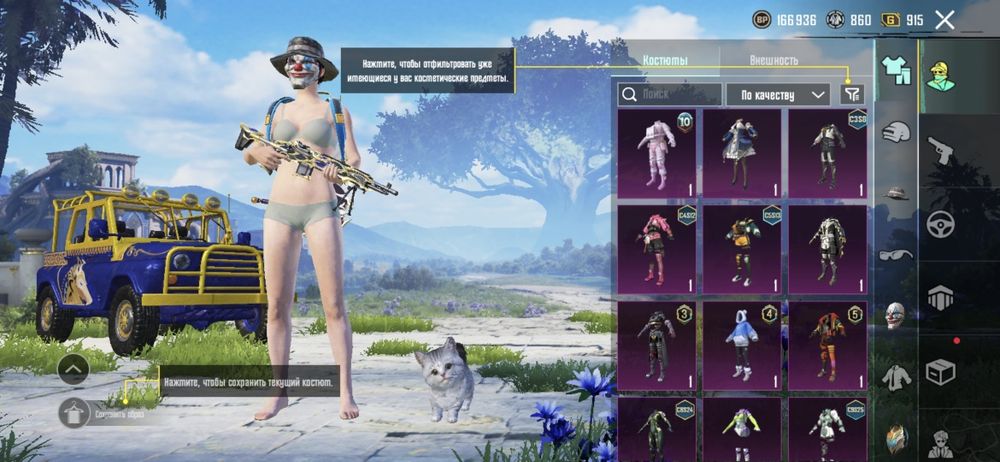
Task: Choose the blue and white dress costume
Action: pyautogui.click(x=741, y=152)
